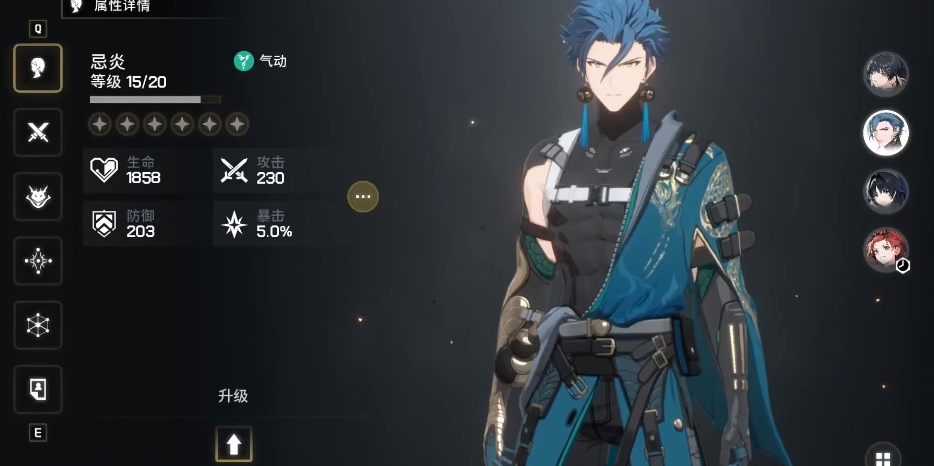
Task: Open the hexagon resonance chain tab
Action: 38,325
